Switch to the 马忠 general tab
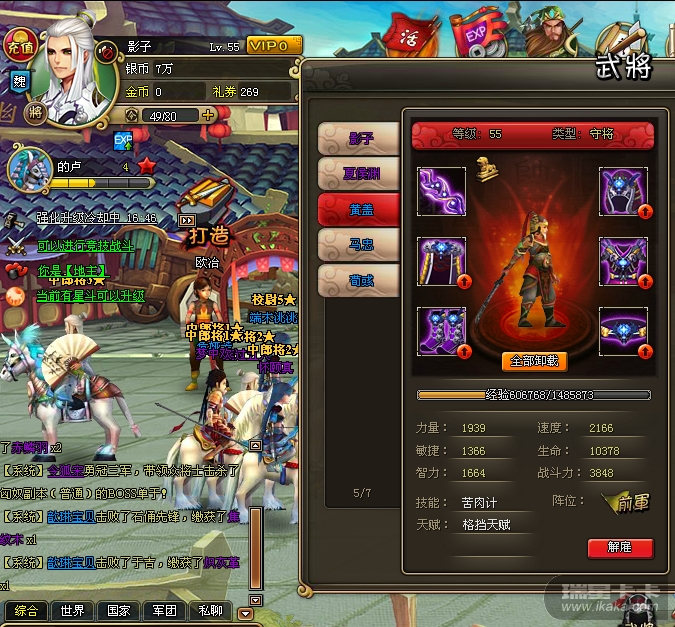 click(359, 245)
